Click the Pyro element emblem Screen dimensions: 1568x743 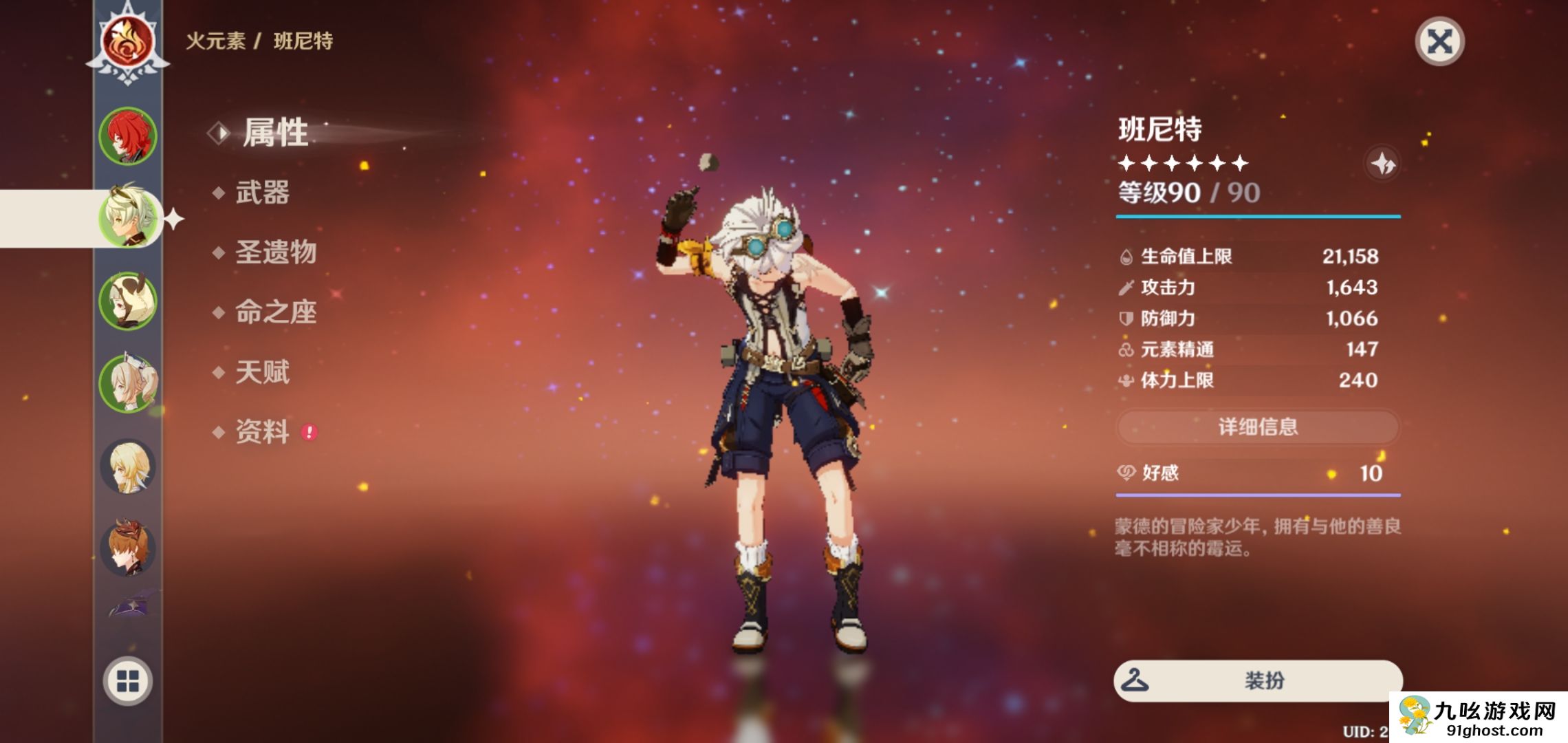(x=128, y=43)
